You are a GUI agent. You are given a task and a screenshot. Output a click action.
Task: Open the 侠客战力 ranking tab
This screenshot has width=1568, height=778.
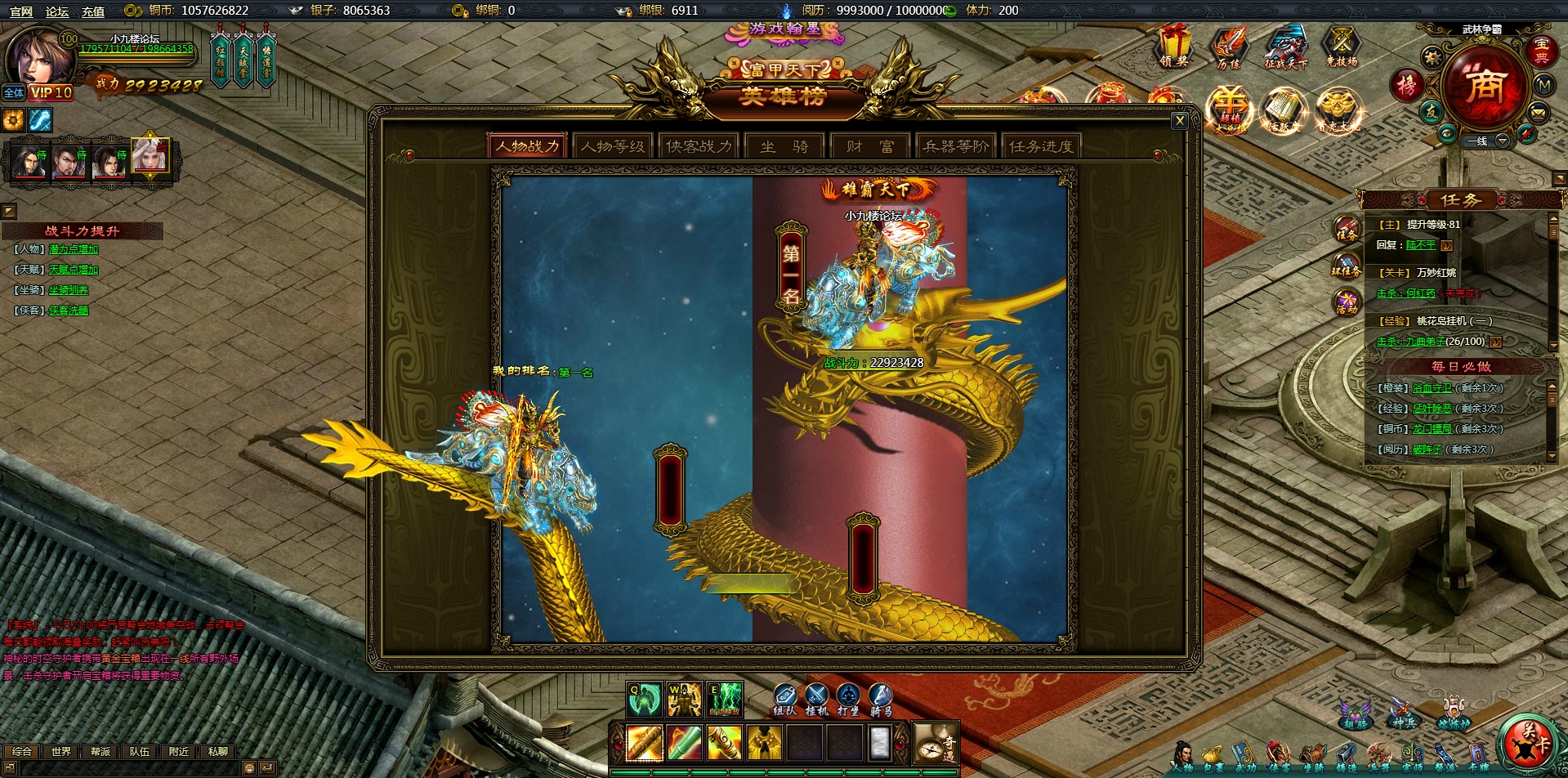click(699, 146)
